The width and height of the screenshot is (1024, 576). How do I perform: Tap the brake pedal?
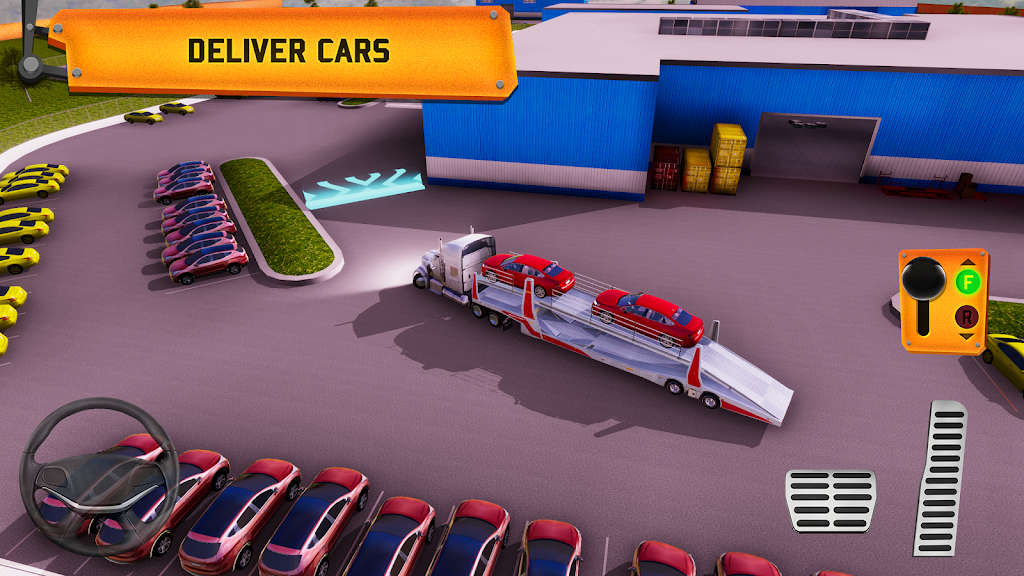pyautogui.click(x=830, y=500)
